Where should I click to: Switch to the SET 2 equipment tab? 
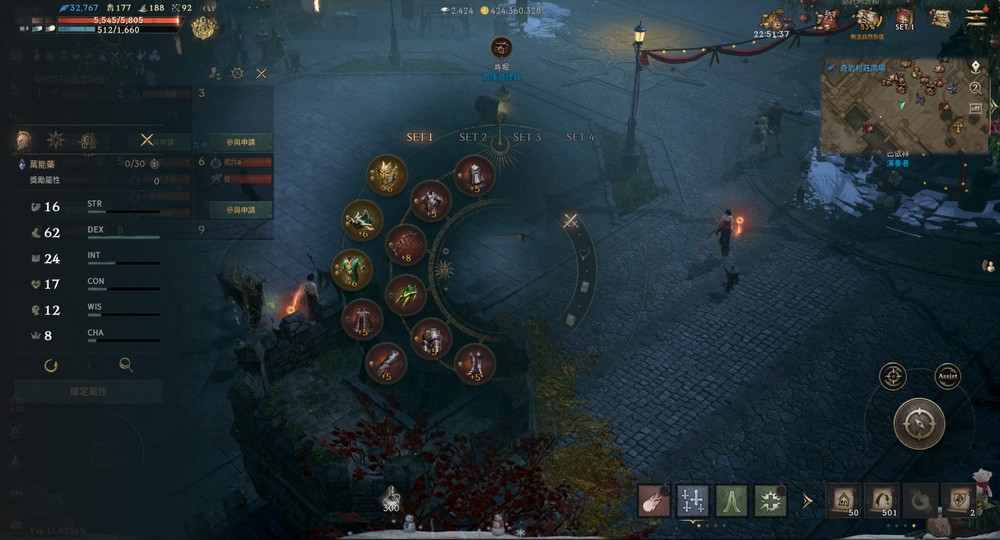[x=473, y=137]
